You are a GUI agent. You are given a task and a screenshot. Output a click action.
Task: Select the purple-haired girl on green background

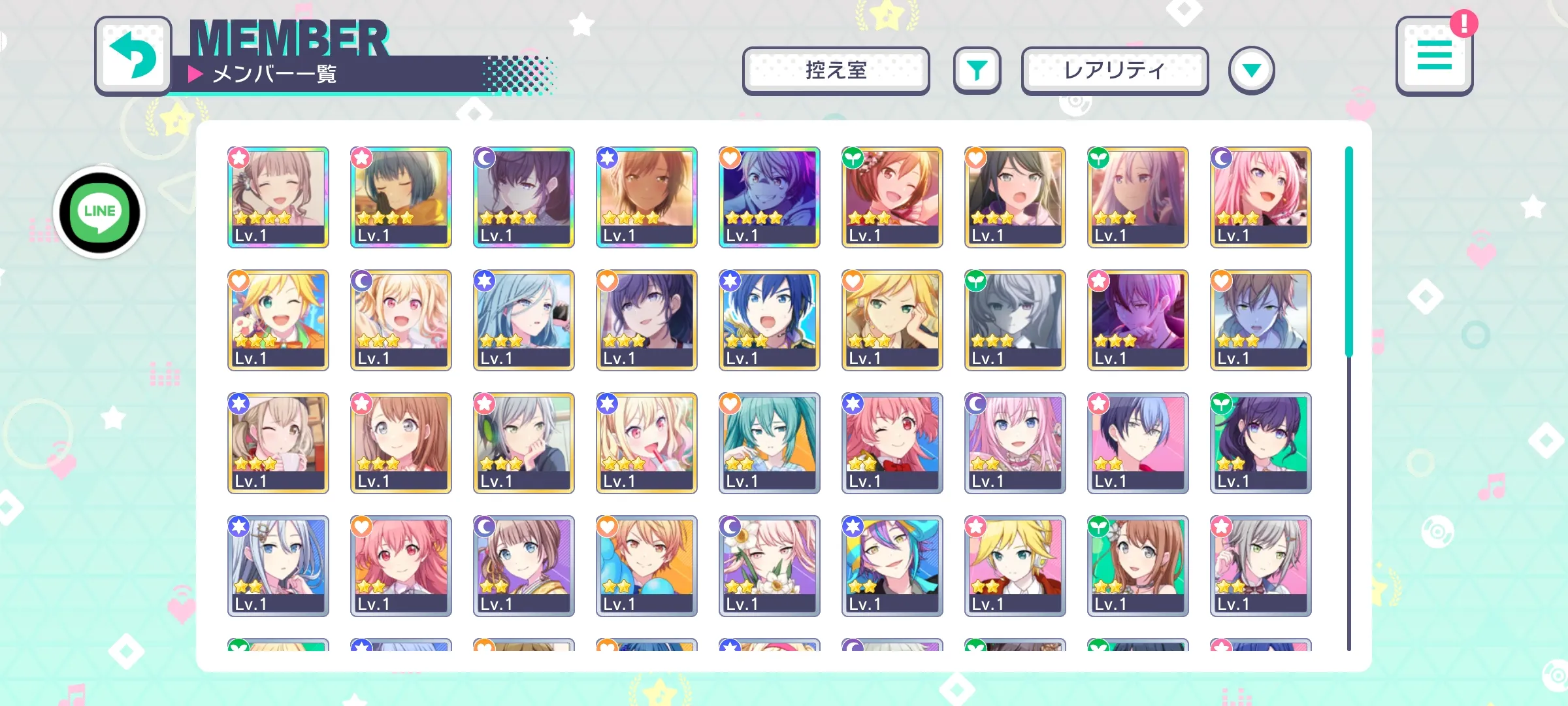tap(1261, 443)
